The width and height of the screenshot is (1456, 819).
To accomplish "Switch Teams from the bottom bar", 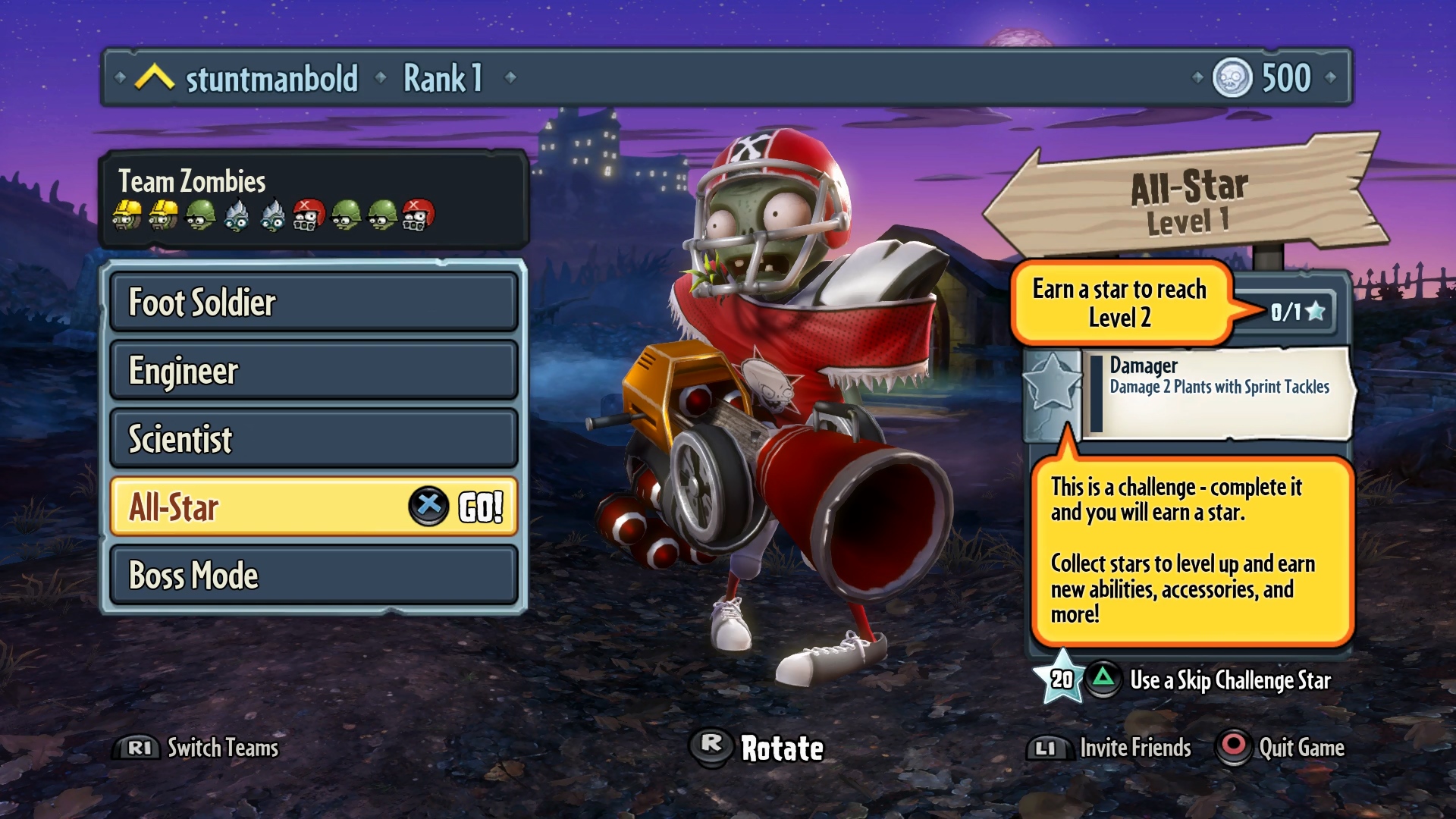I will (x=199, y=748).
